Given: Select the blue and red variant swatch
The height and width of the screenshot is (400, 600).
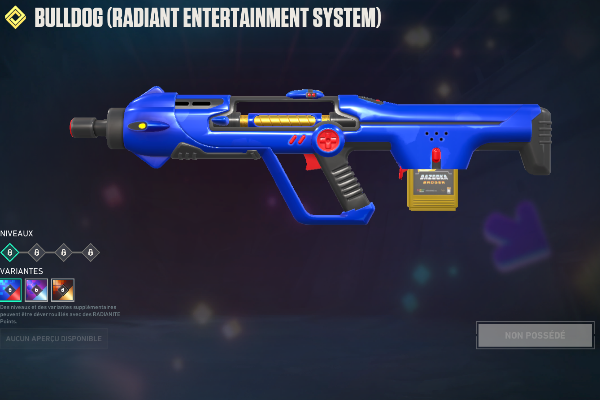Looking at the screenshot, I should point(11,290).
